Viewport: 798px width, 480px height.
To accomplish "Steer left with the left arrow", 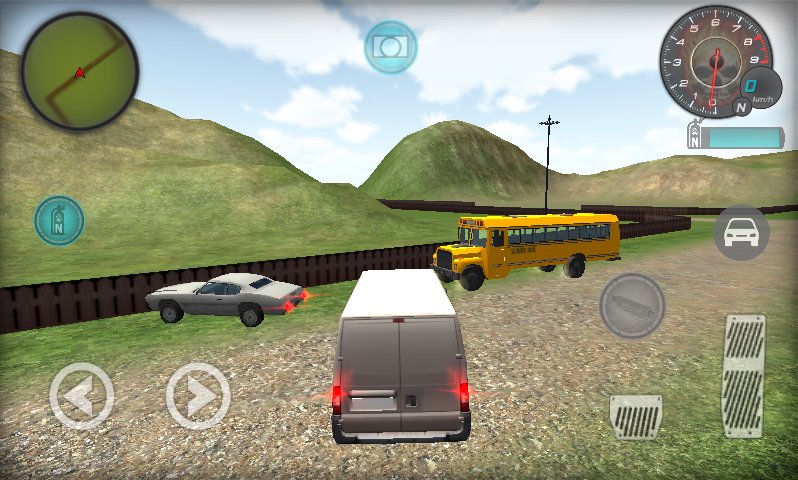I will pos(82,396).
